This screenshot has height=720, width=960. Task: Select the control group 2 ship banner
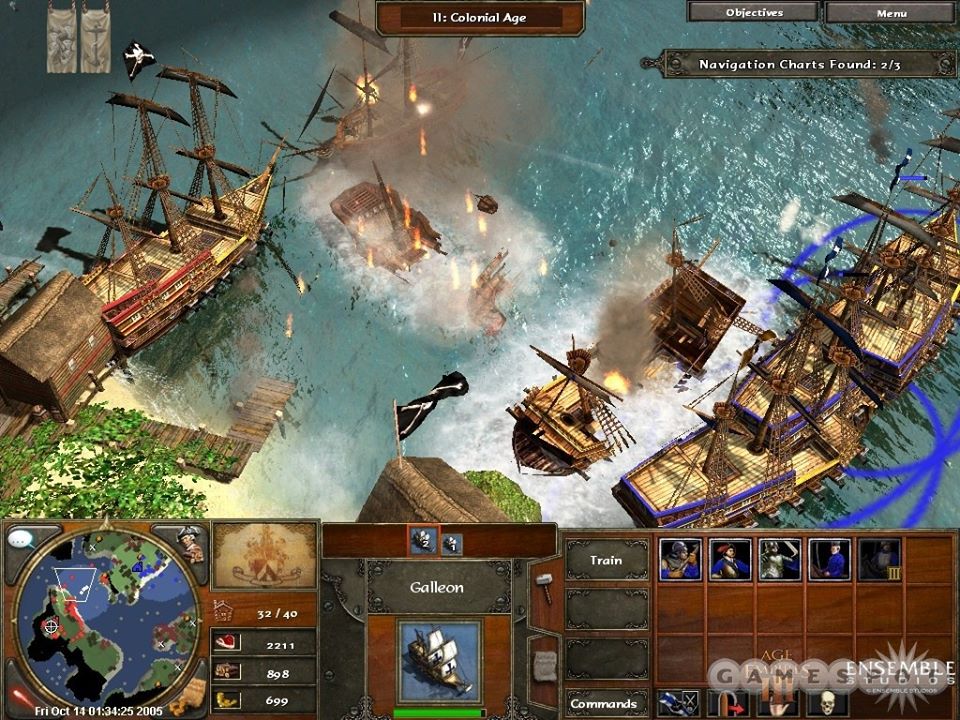click(x=450, y=543)
